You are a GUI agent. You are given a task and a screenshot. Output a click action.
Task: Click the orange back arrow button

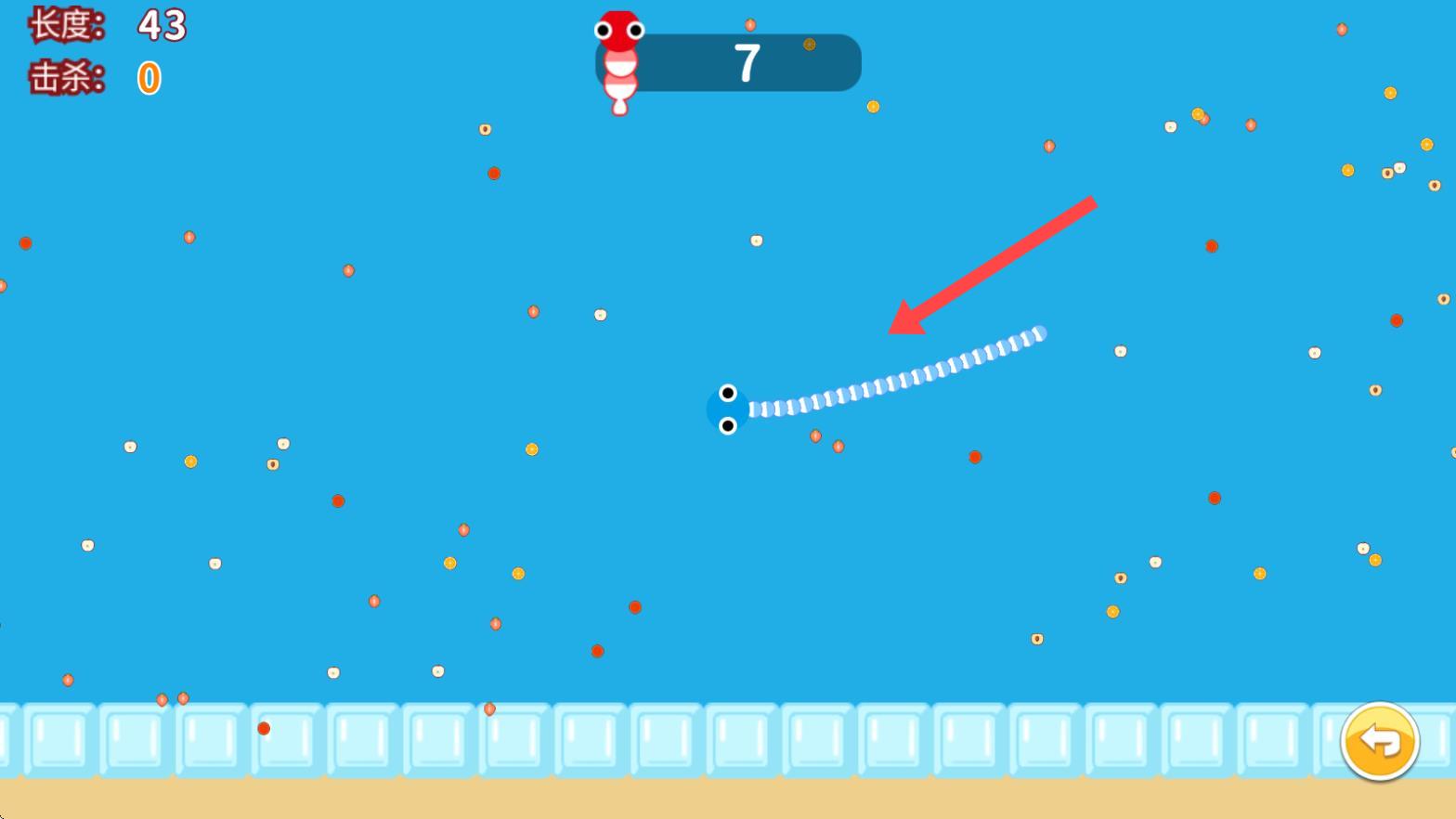coord(1379,741)
